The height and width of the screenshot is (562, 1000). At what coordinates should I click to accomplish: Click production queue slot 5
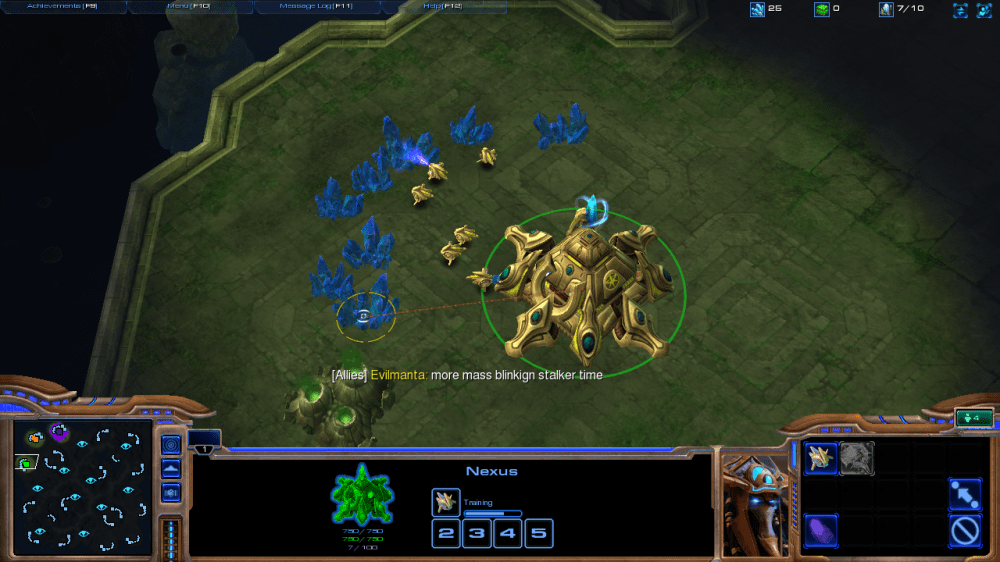click(539, 533)
